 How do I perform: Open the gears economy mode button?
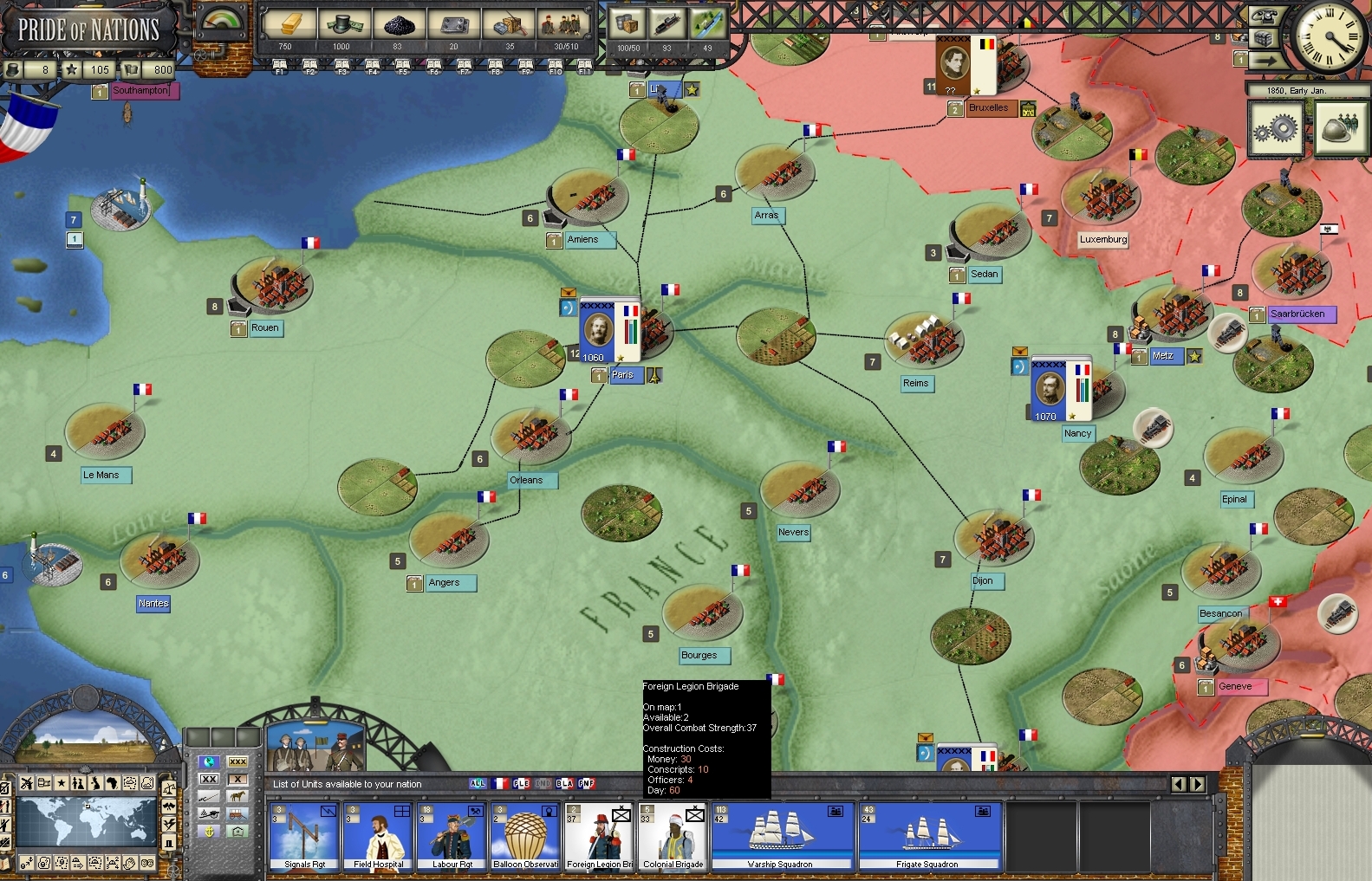coord(1275,128)
